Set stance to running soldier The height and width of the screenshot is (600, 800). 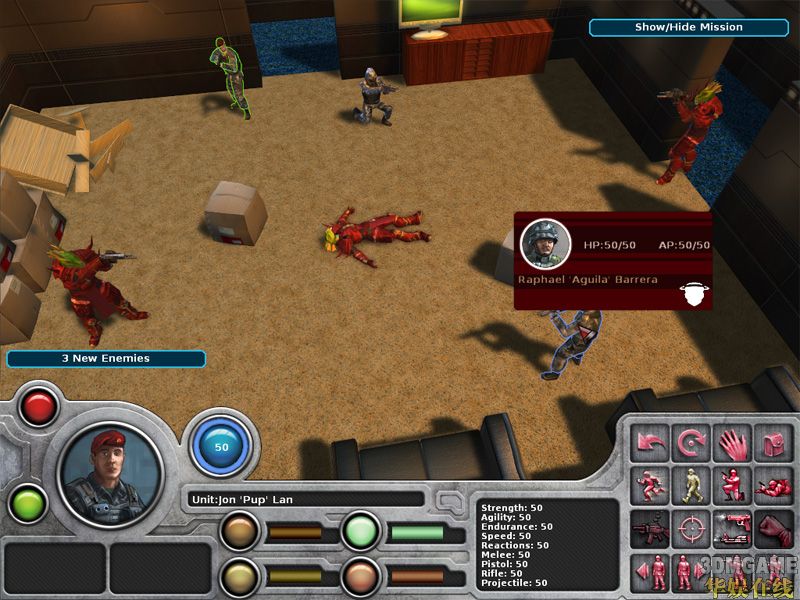652,485
